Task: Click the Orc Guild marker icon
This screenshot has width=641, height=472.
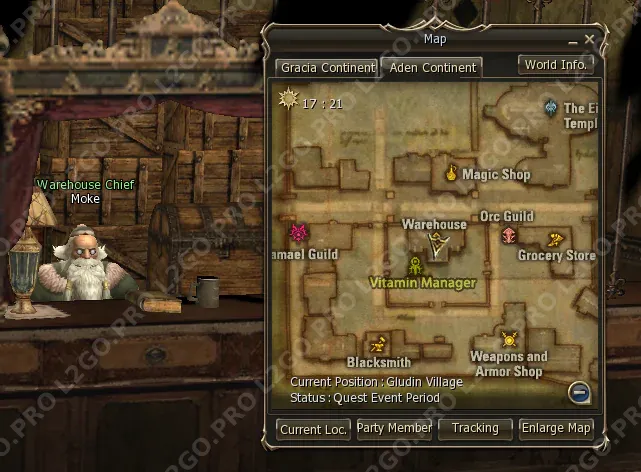Action: coord(509,235)
